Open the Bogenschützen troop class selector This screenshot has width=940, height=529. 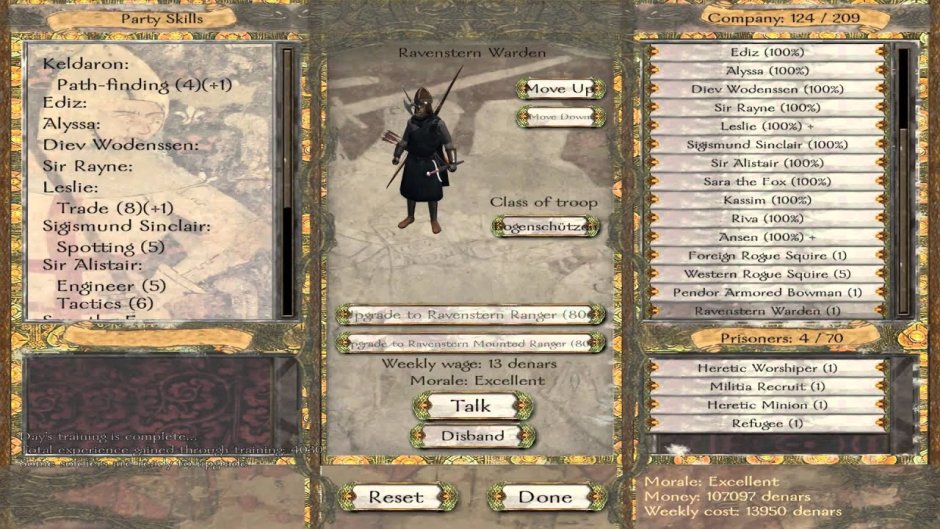(x=546, y=227)
